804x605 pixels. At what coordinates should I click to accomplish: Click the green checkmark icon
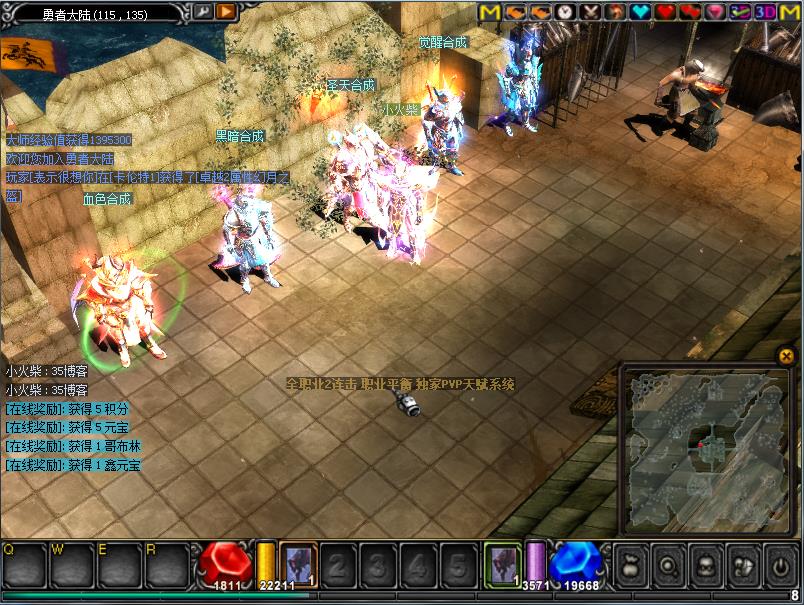pyautogui.click(x=740, y=12)
